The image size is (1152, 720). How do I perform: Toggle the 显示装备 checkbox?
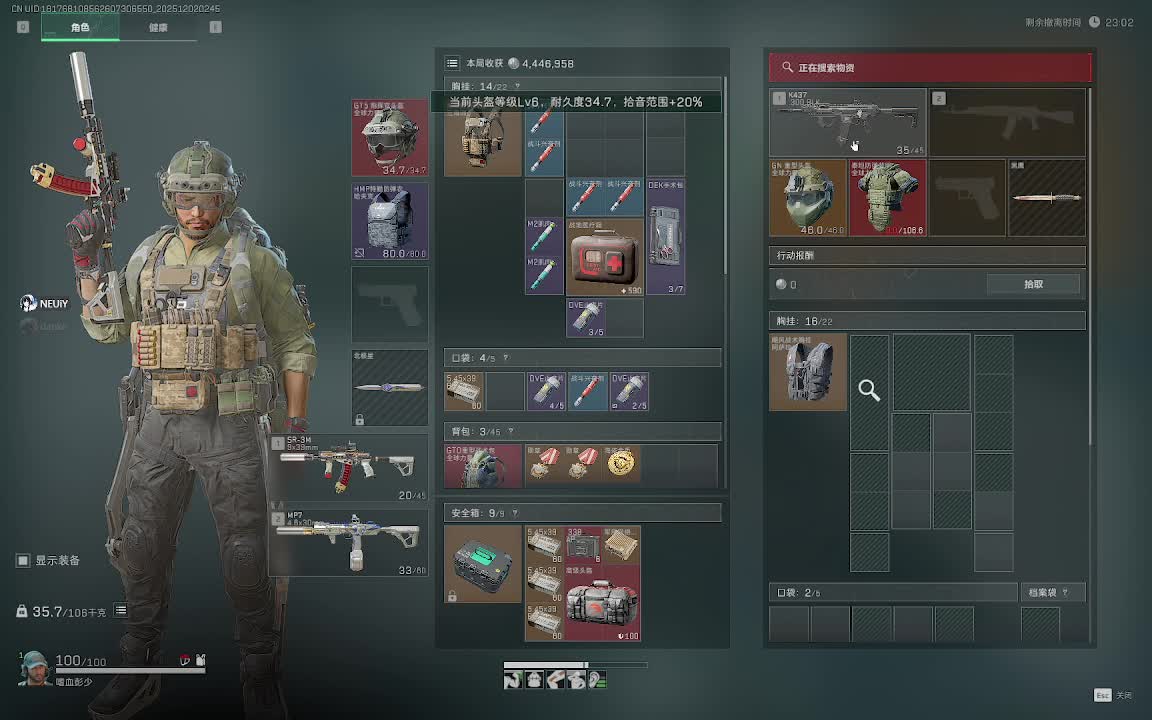click(x=23, y=561)
